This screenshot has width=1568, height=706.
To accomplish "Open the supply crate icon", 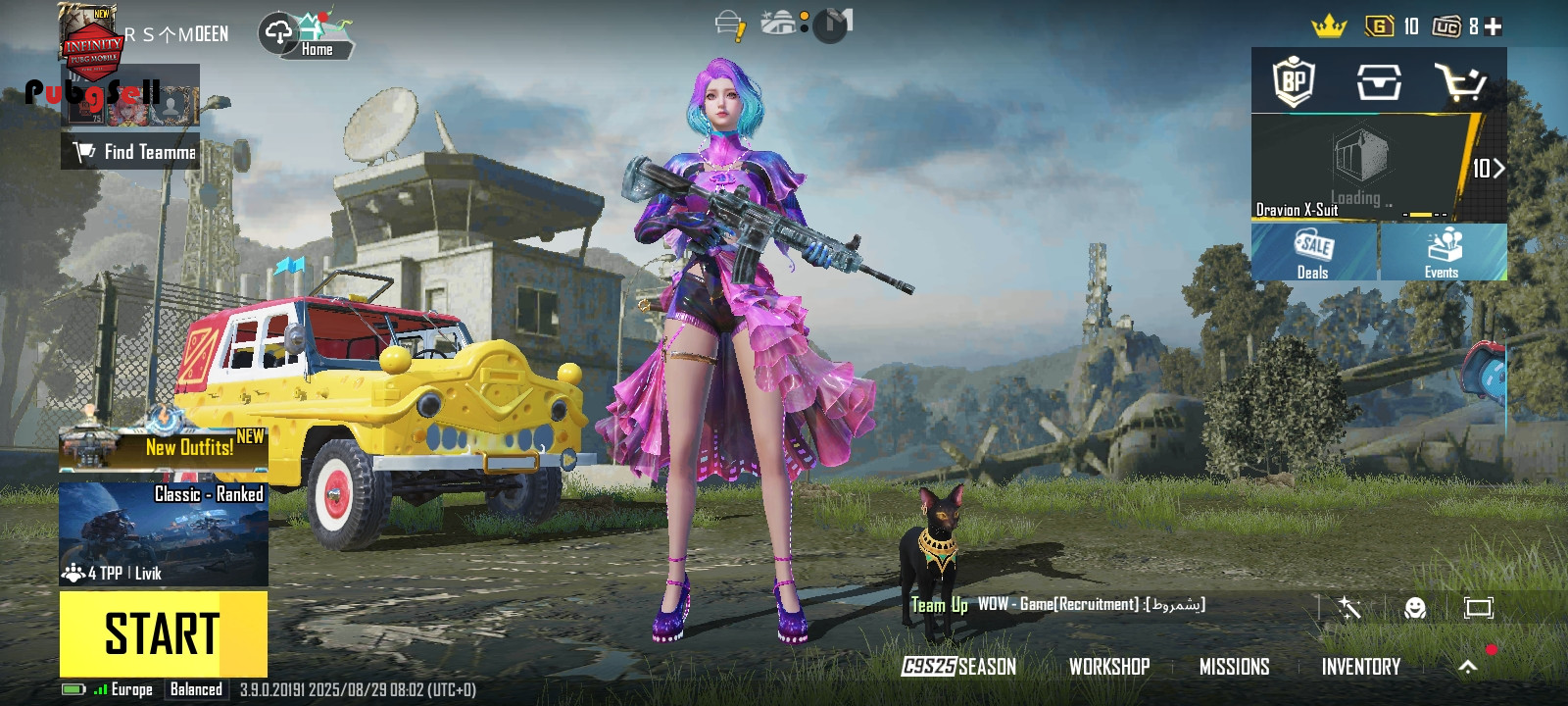I will [1378, 82].
